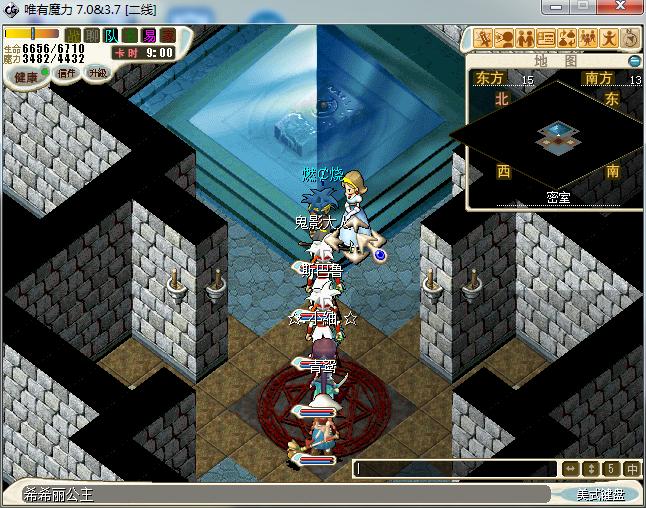Open the name card exchange icon
The image size is (646, 508).
click(546, 38)
